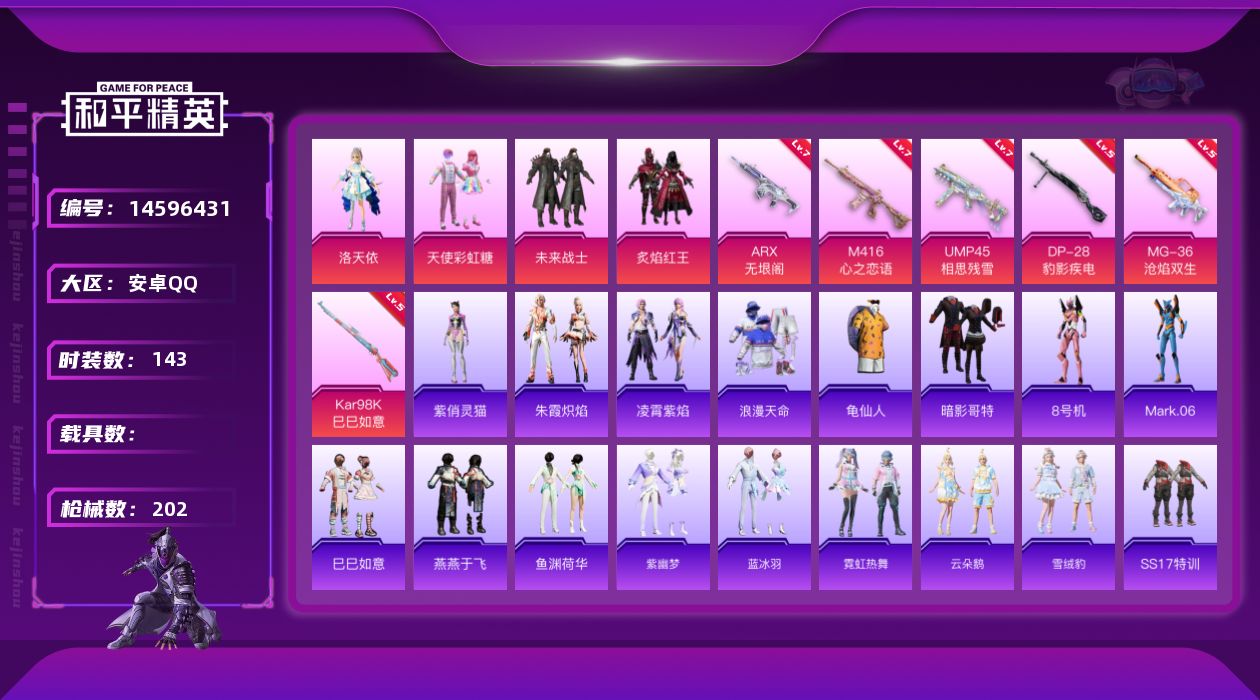Image resolution: width=1260 pixels, height=700 pixels.
Task: Select the 炙焰红王 outfit card
Action: 663,211
